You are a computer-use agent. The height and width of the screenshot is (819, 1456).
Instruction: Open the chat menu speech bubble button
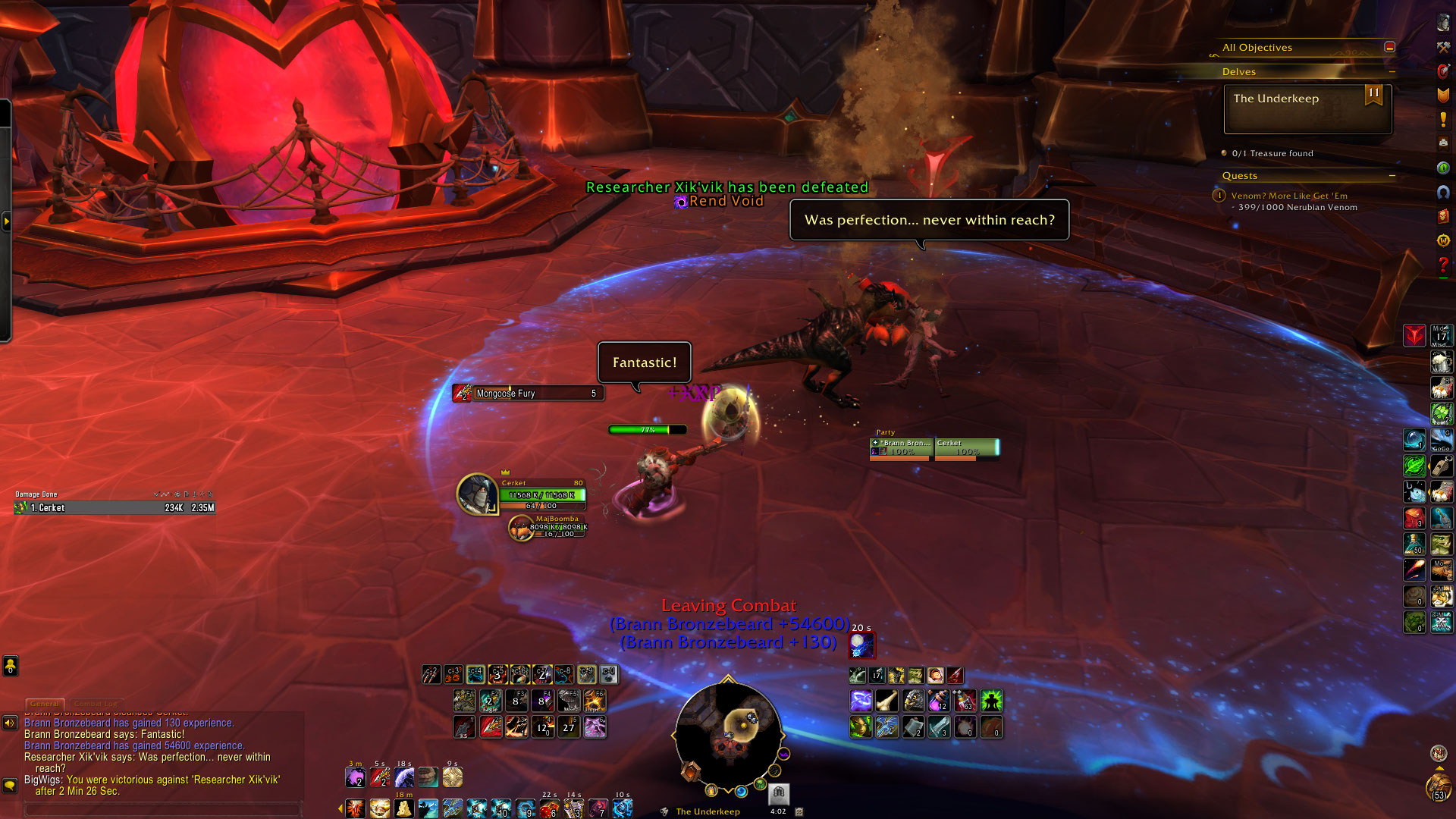[x=10, y=785]
